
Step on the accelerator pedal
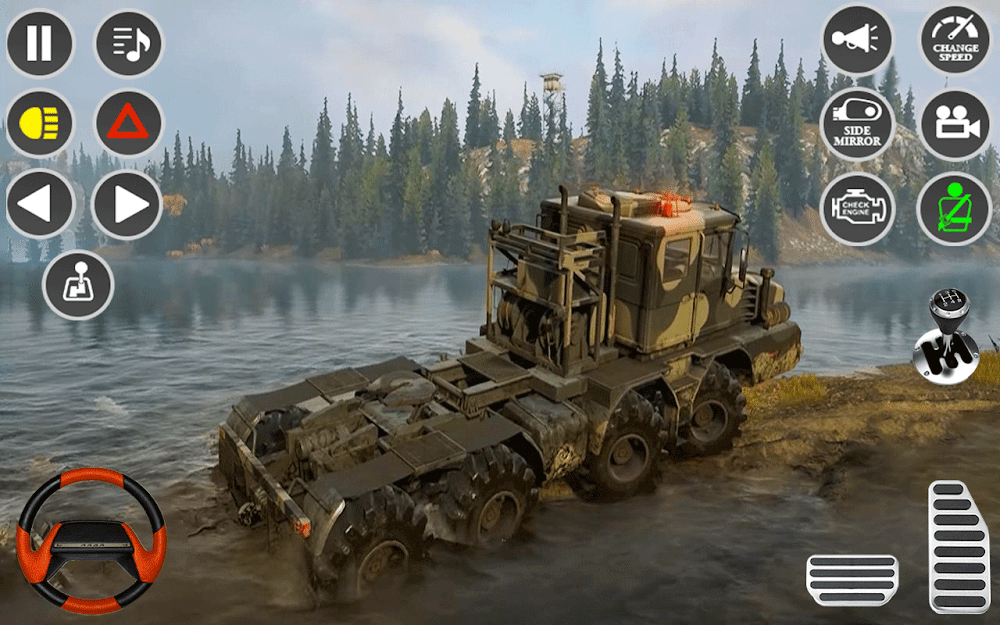click(x=958, y=546)
